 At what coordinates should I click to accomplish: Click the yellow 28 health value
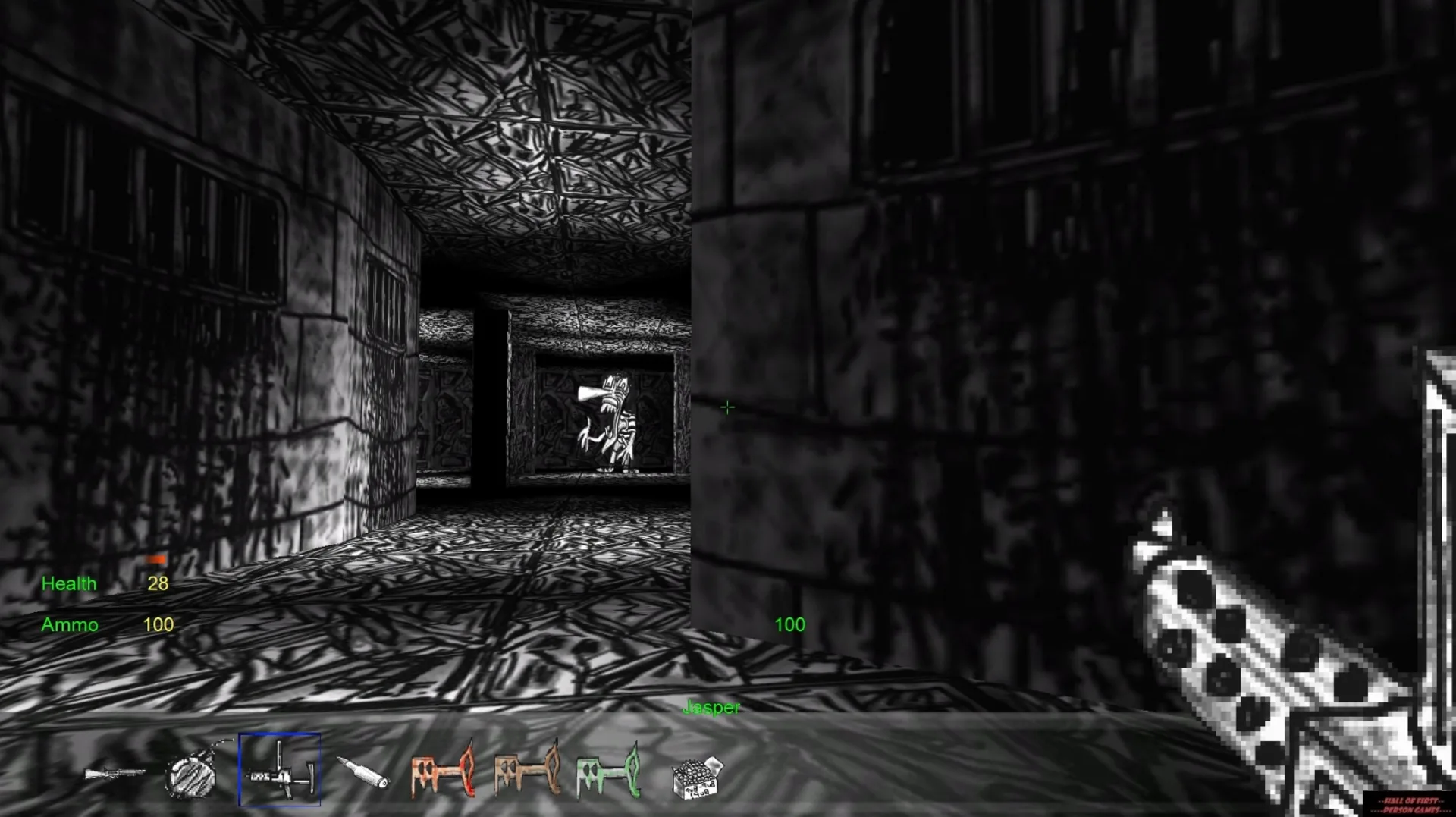click(x=158, y=583)
